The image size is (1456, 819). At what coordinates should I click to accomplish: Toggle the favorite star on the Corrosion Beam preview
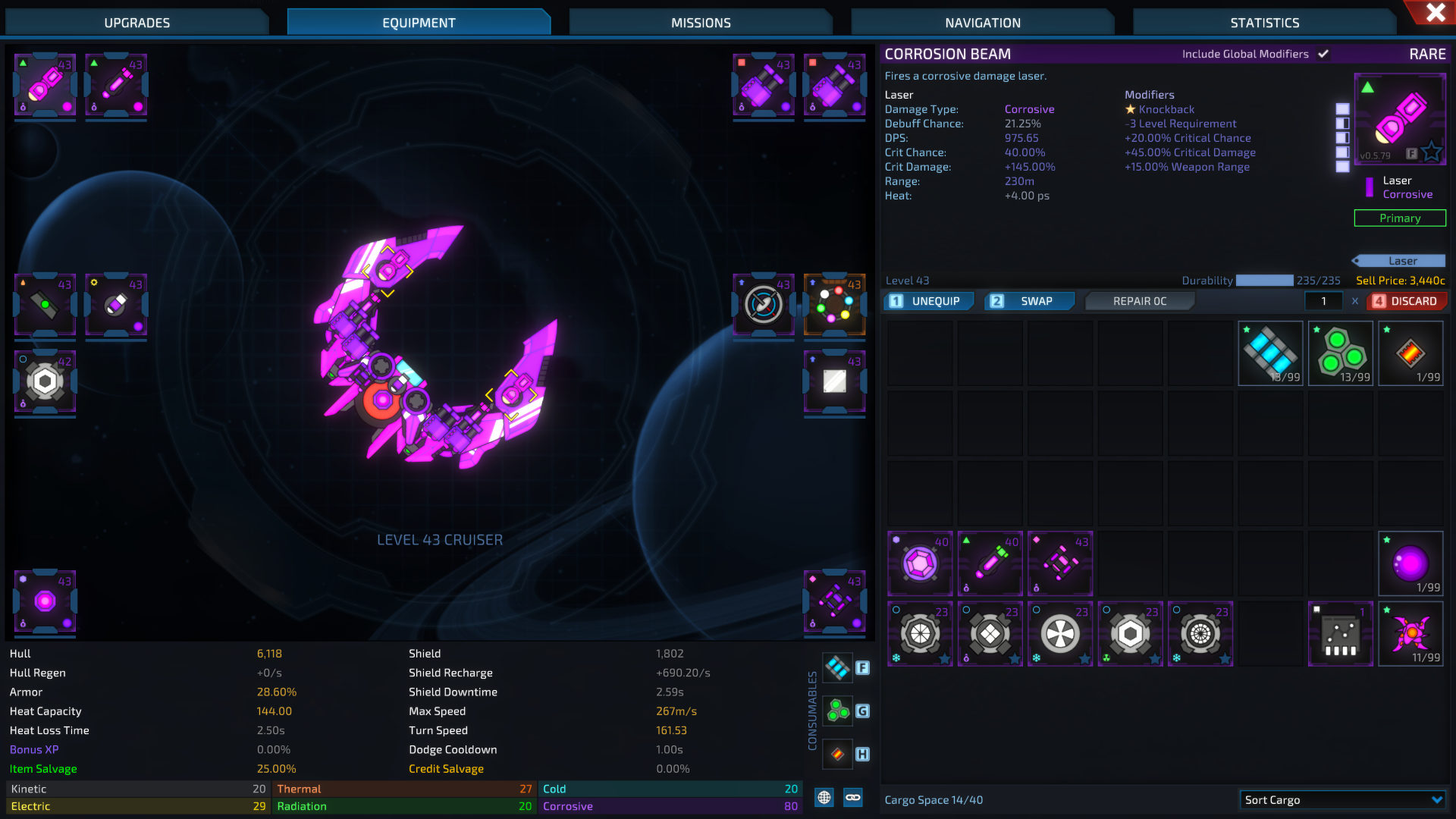[1432, 152]
